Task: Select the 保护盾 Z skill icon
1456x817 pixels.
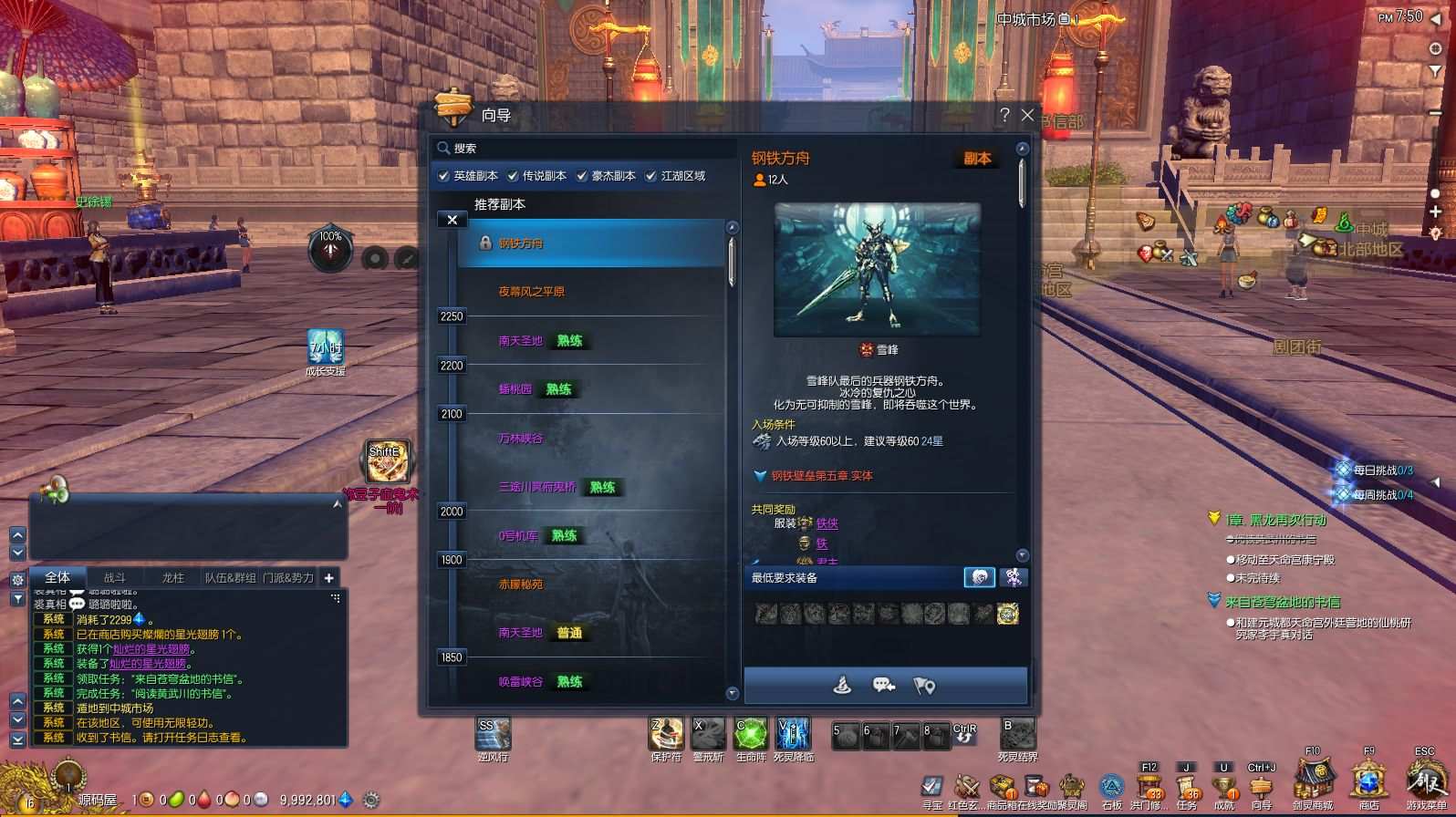Action: click(666, 735)
